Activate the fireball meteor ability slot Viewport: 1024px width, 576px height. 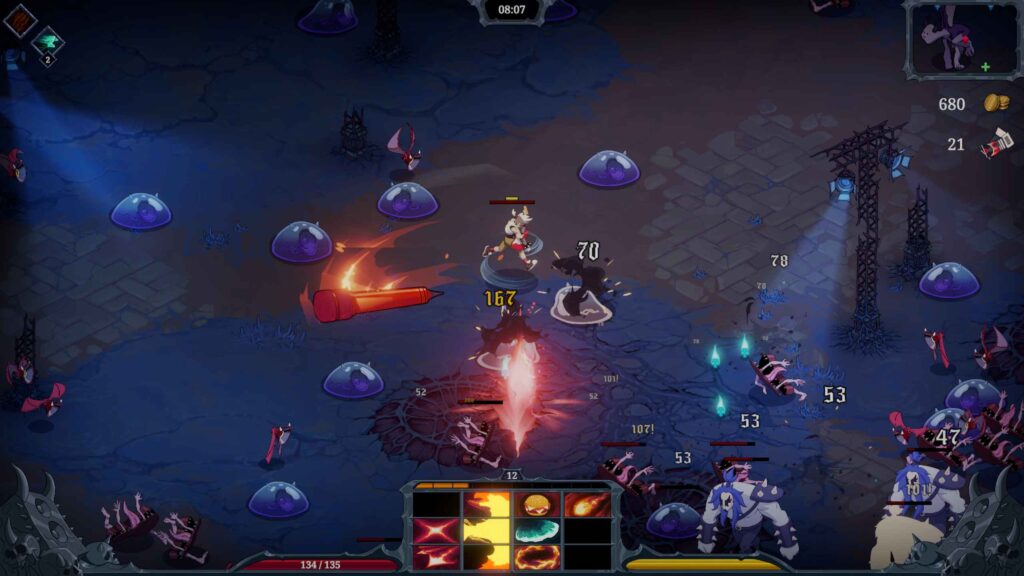pos(587,504)
